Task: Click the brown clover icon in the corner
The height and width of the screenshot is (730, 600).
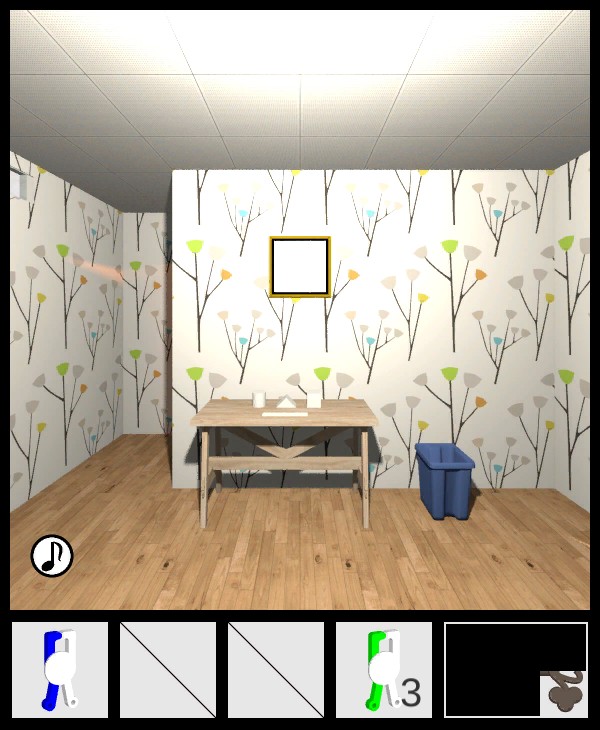Action: click(x=564, y=693)
